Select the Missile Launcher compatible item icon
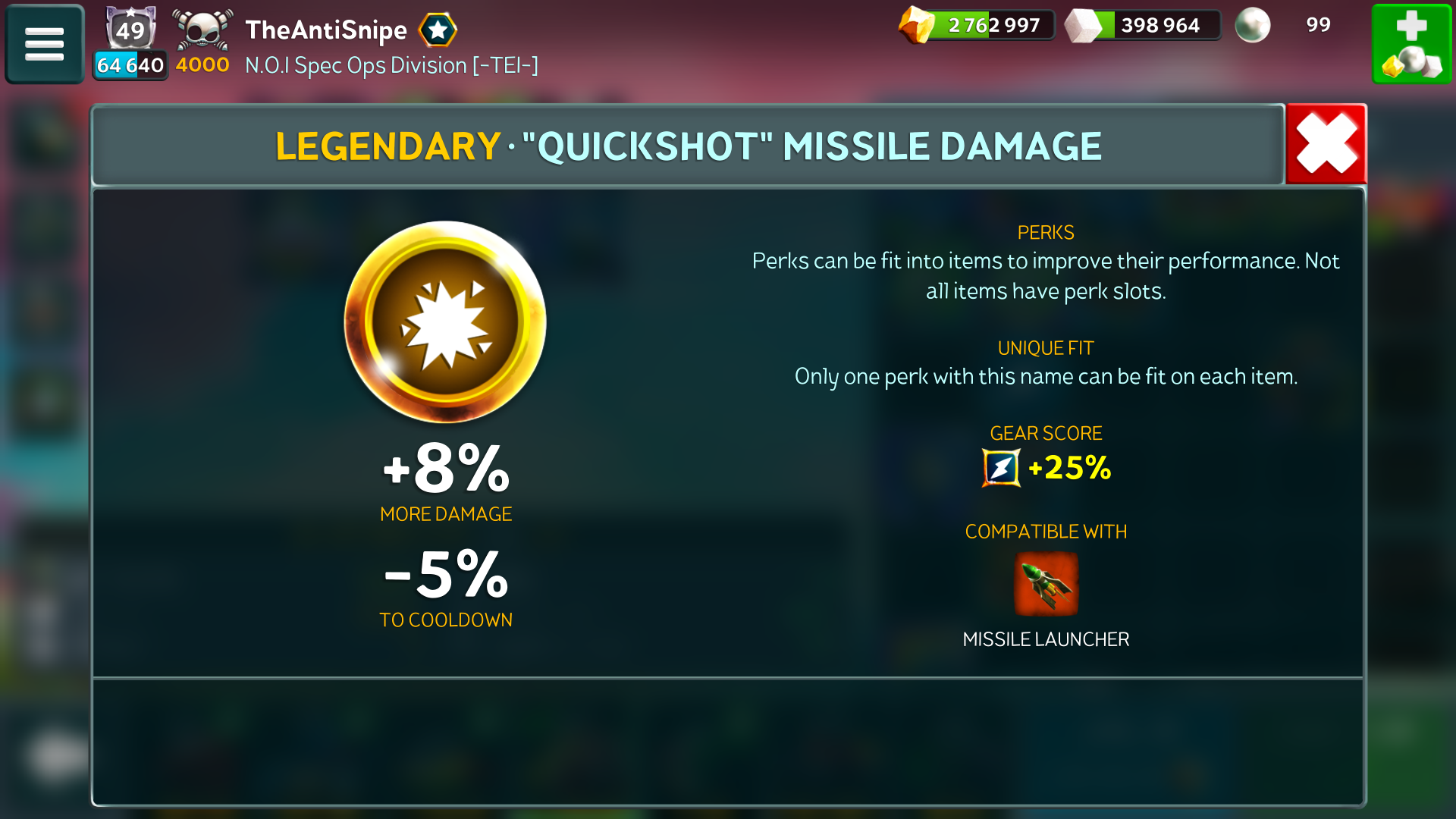The image size is (1456, 819). [1046, 584]
